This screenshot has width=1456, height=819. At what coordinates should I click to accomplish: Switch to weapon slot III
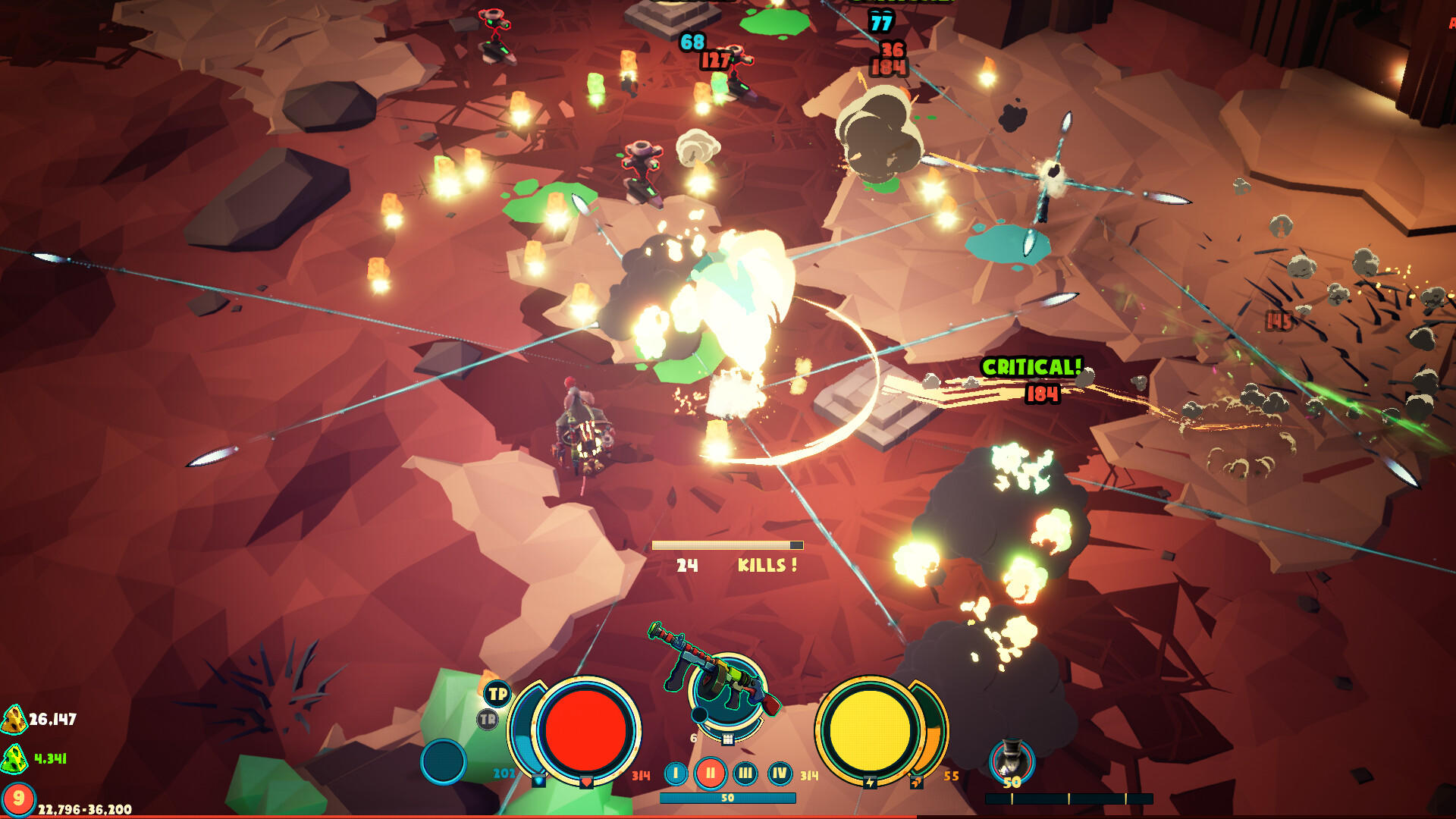(x=745, y=773)
